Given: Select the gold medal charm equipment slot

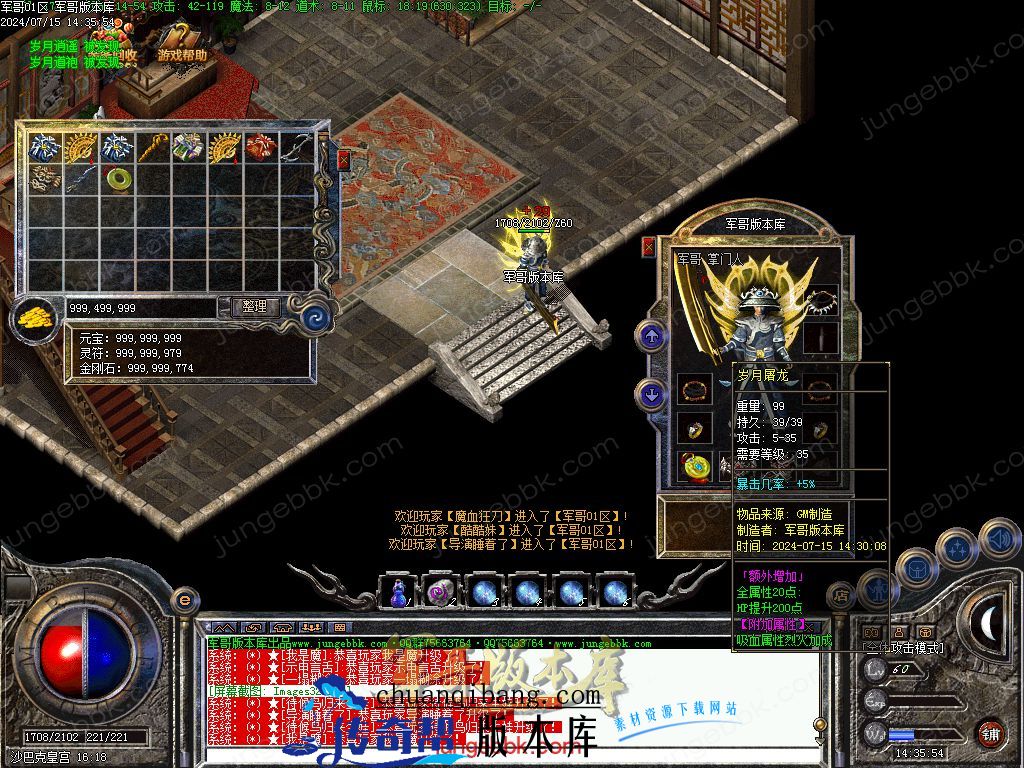Looking at the screenshot, I should [693, 466].
